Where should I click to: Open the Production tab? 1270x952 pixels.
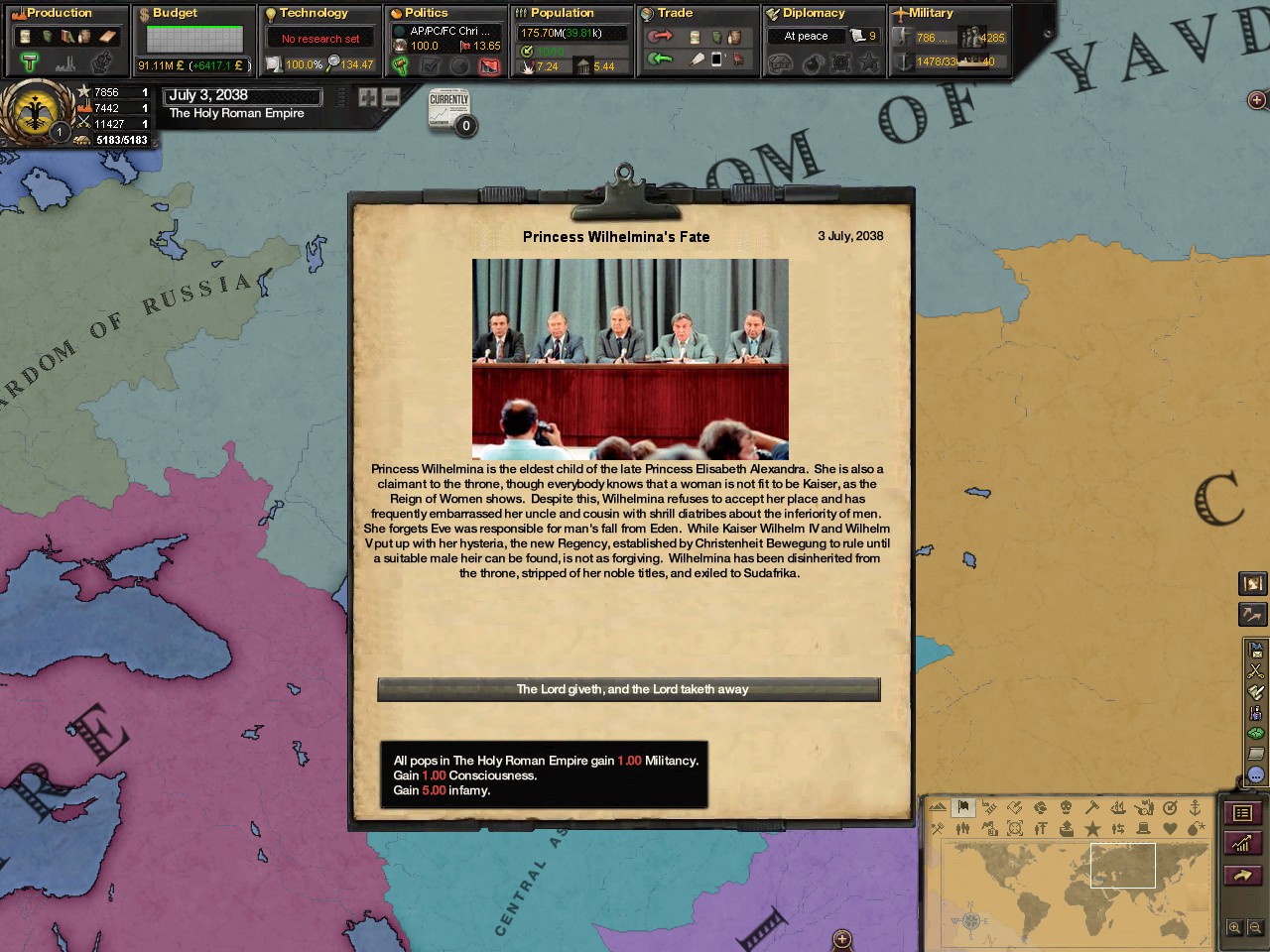pyautogui.click(x=60, y=13)
